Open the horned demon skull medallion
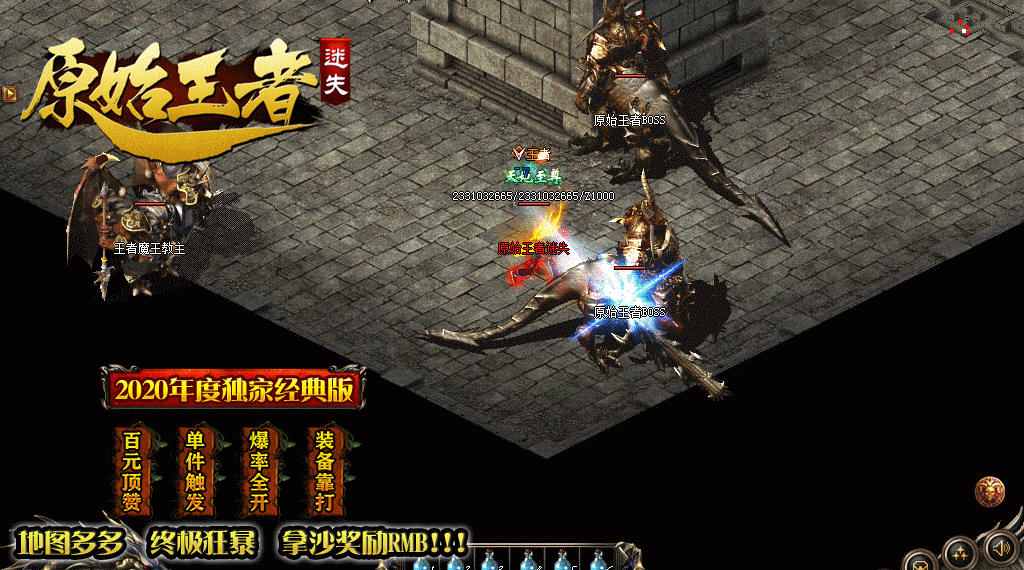The image size is (1024, 570). [989, 491]
